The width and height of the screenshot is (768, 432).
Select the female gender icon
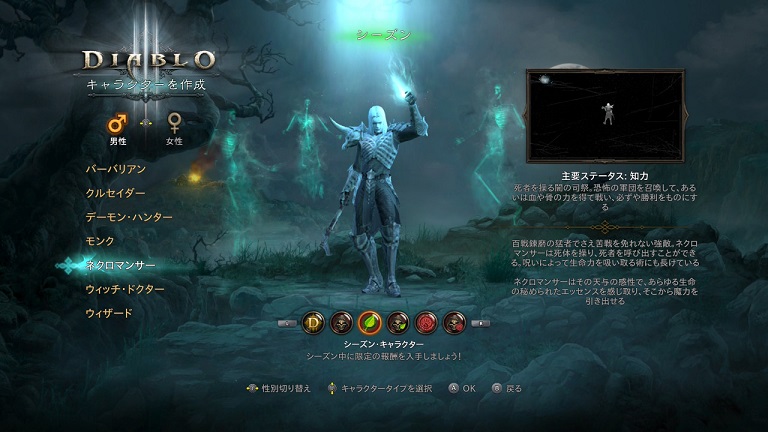coord(174,125)
